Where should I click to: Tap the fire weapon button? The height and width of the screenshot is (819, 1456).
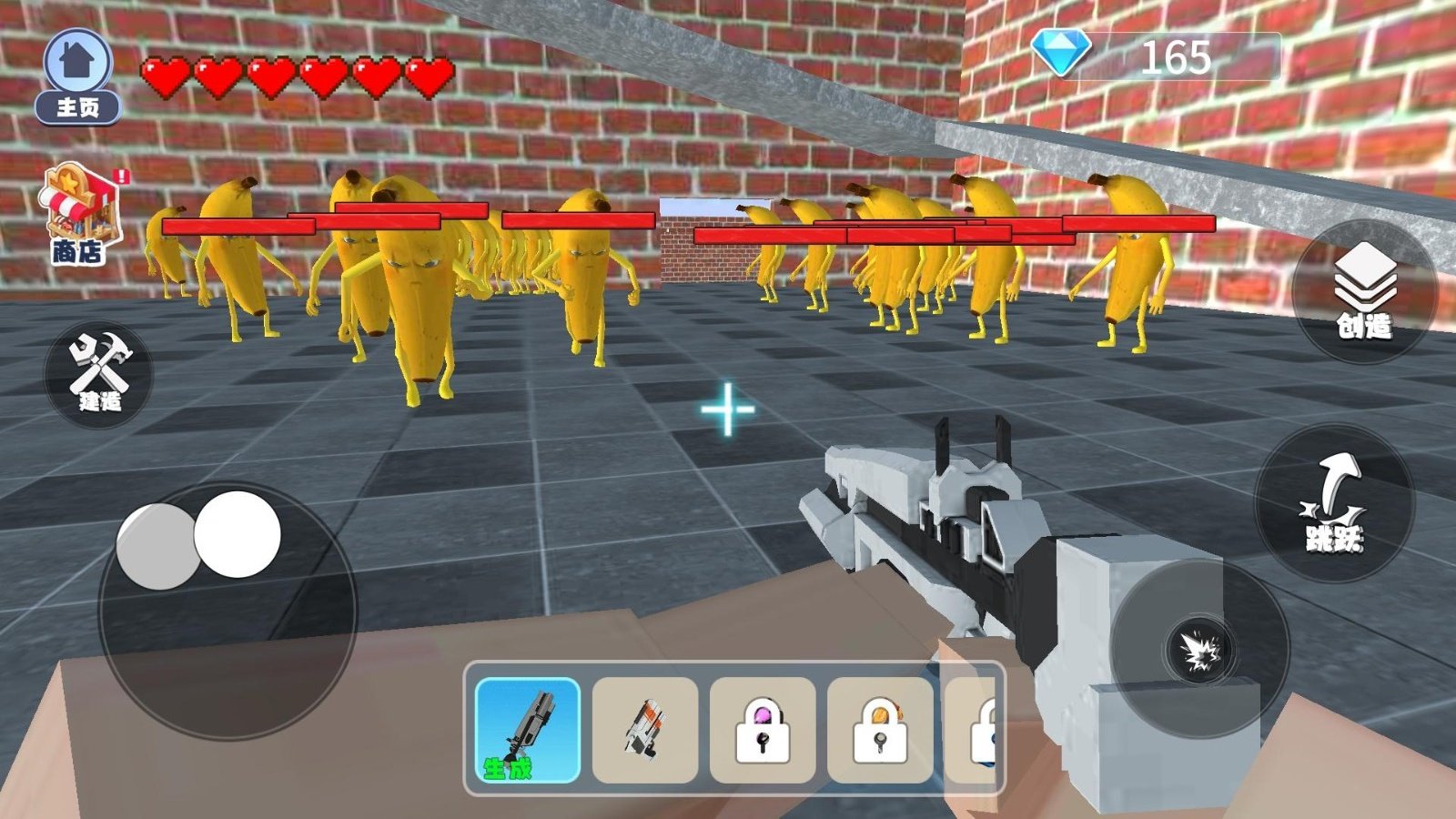tap(1200, 649)
